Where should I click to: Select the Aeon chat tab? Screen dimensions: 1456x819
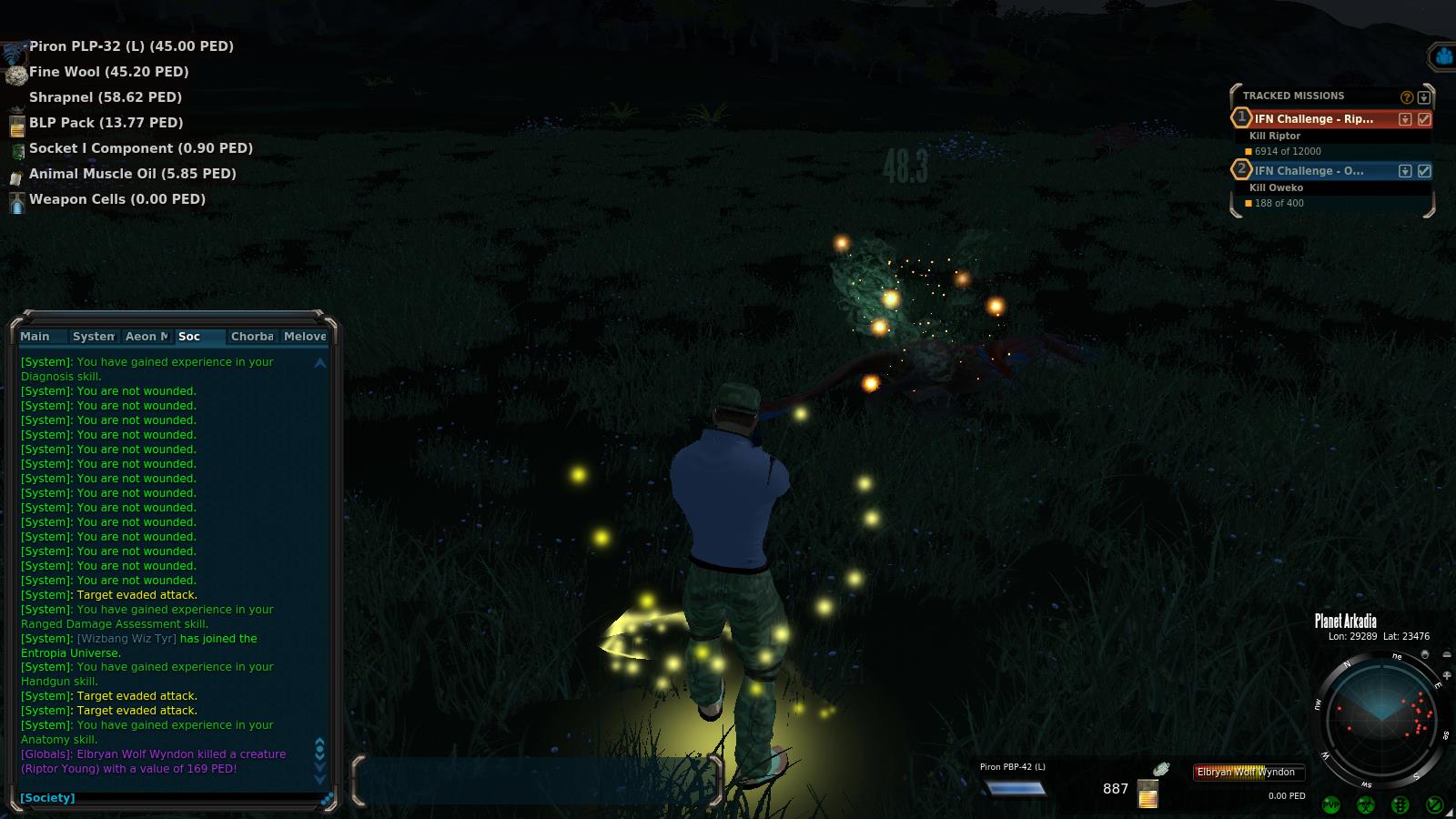coord(147,337)
